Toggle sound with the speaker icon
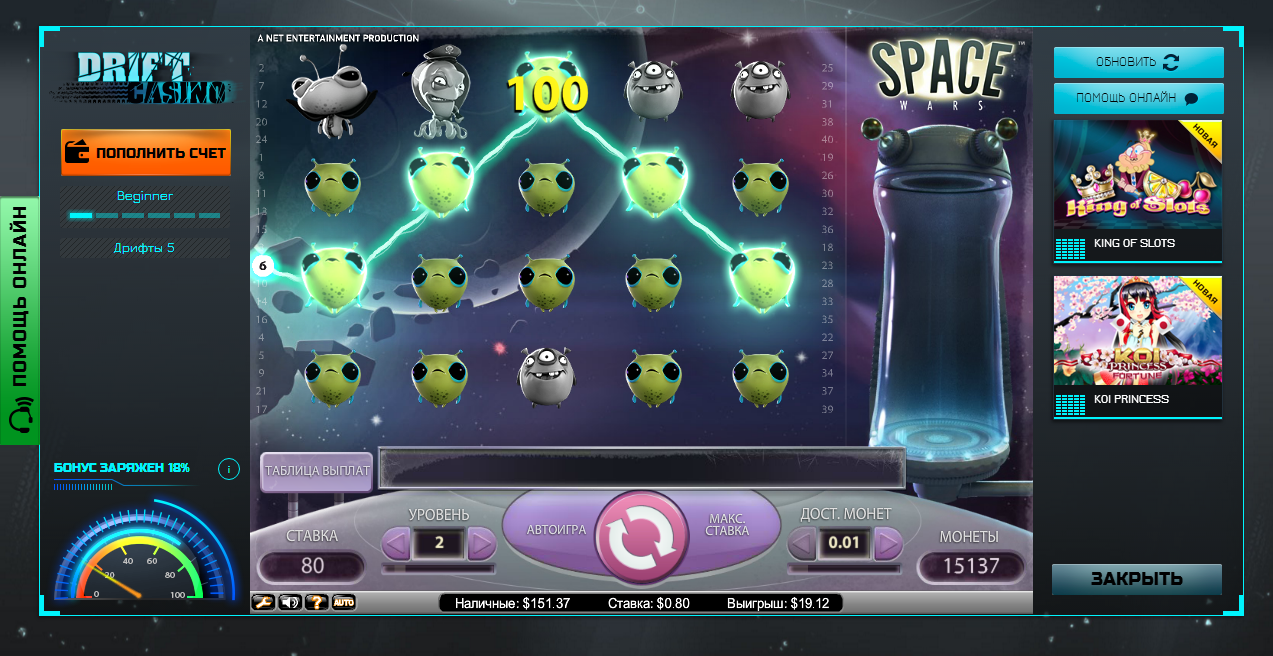The image size is (1273, 656). tap(290, 602)
